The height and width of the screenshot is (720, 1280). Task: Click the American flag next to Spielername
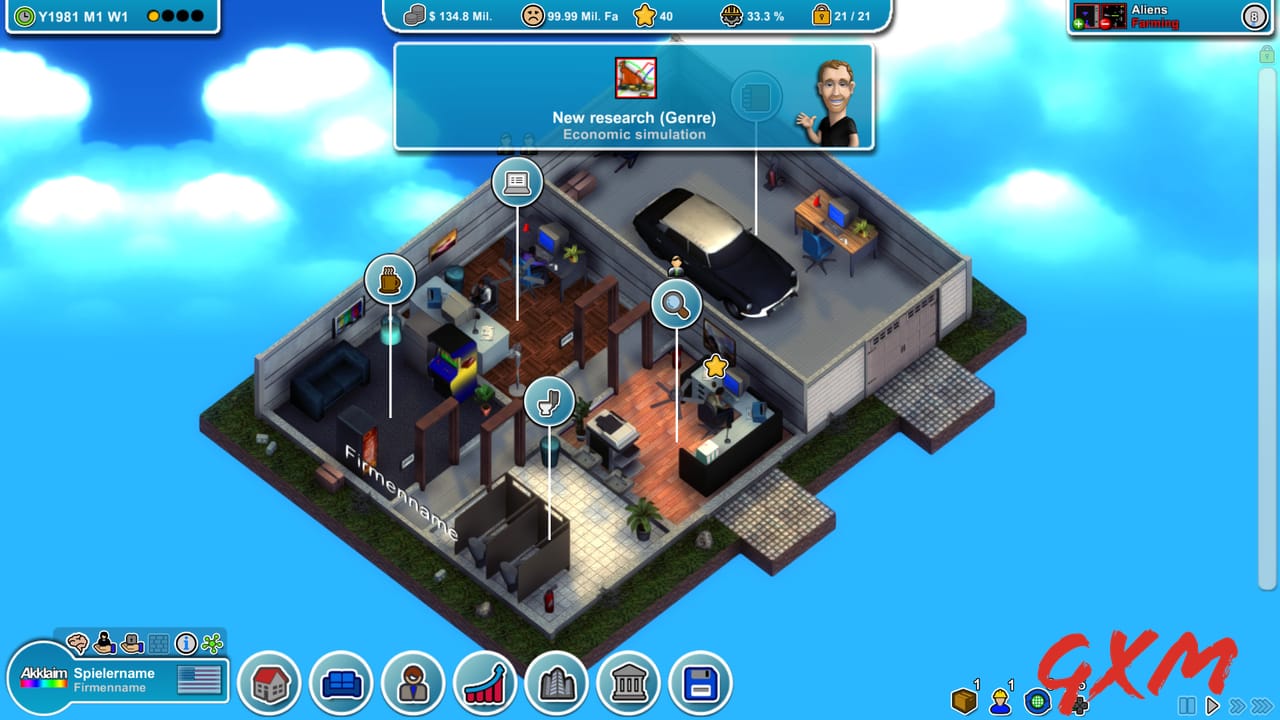[x=198, y=678]
